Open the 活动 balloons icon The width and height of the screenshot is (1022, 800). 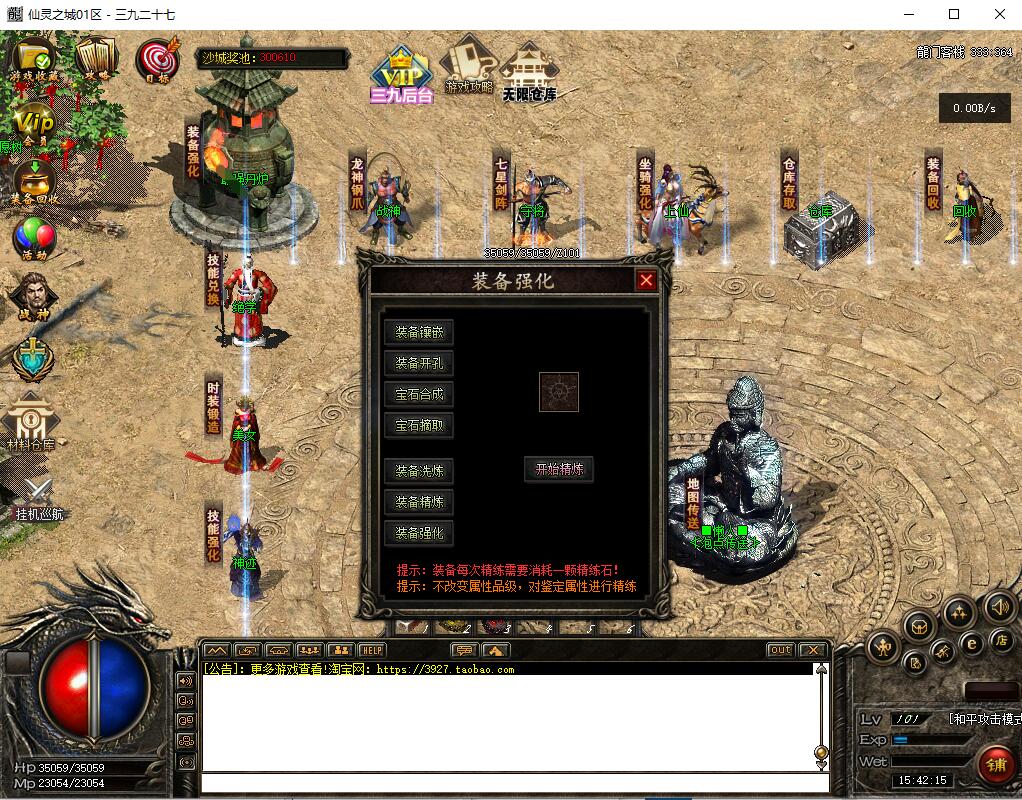(33, 240)
